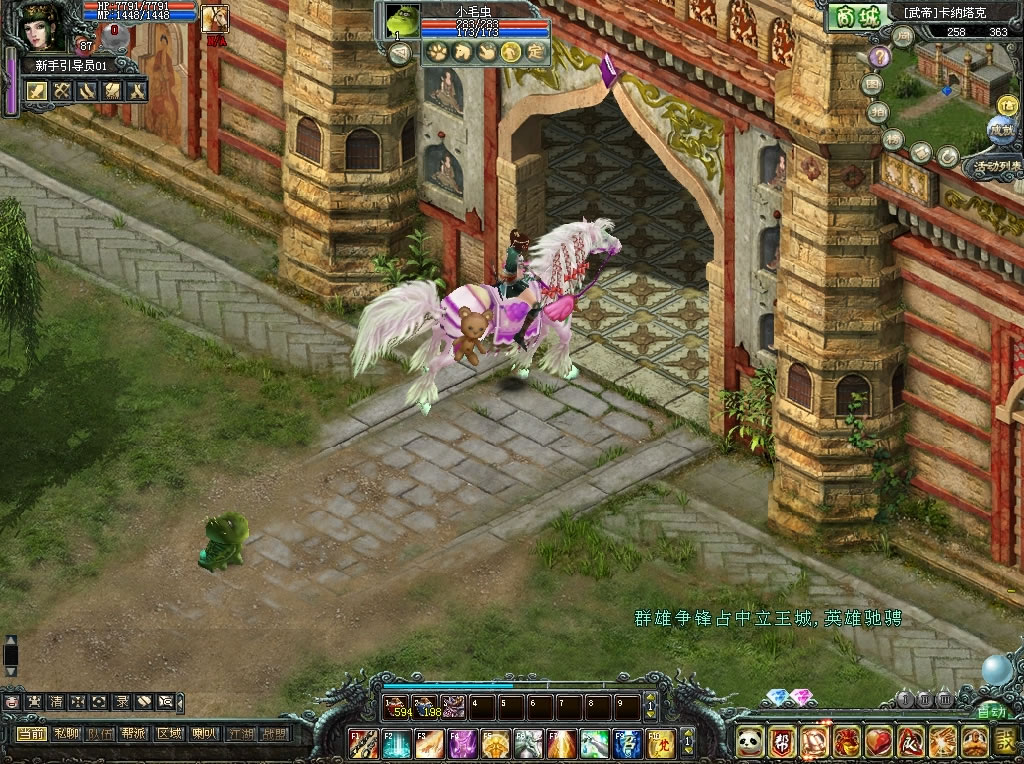Click the 清 clear chat button

(56, 702)
